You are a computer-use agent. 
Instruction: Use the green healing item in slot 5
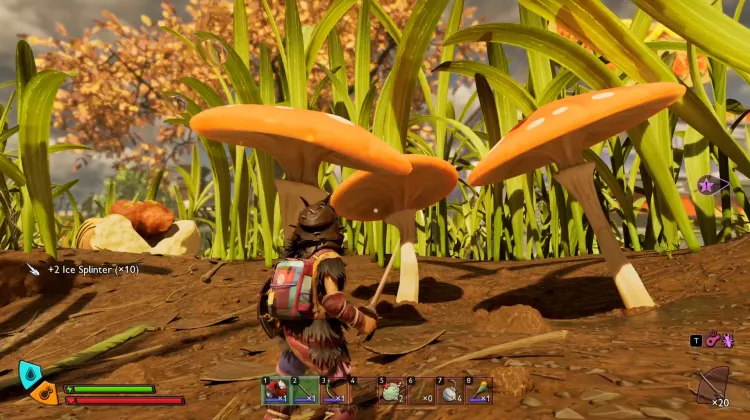[391, 391]
